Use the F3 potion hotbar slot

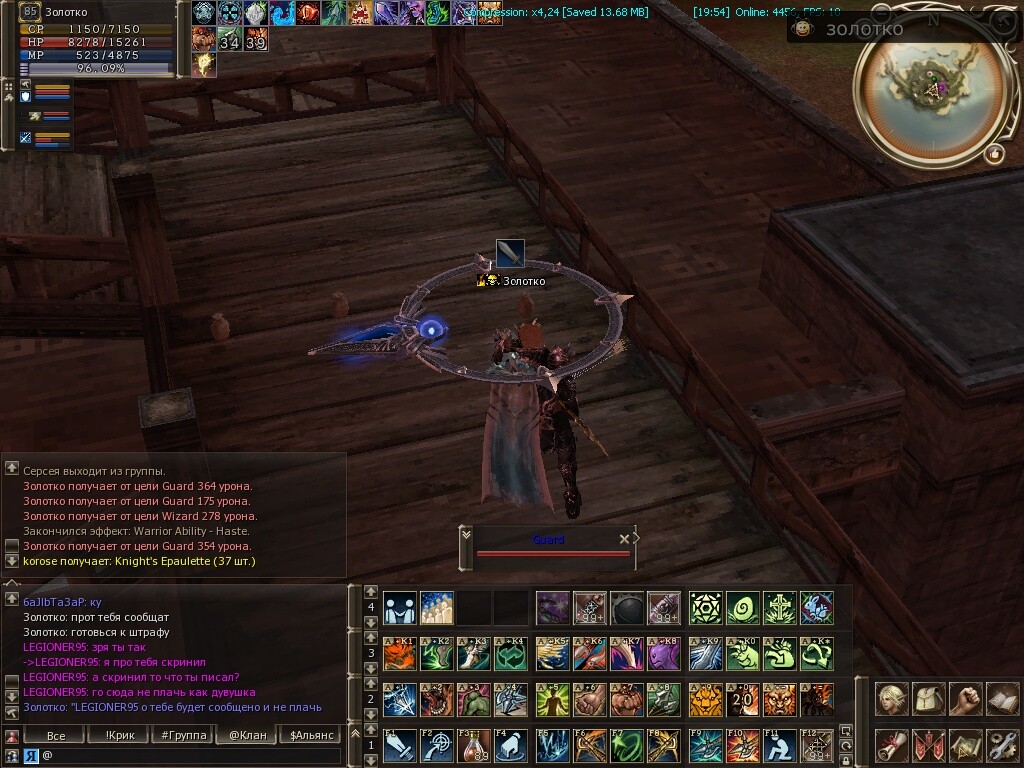pos(473,746)
